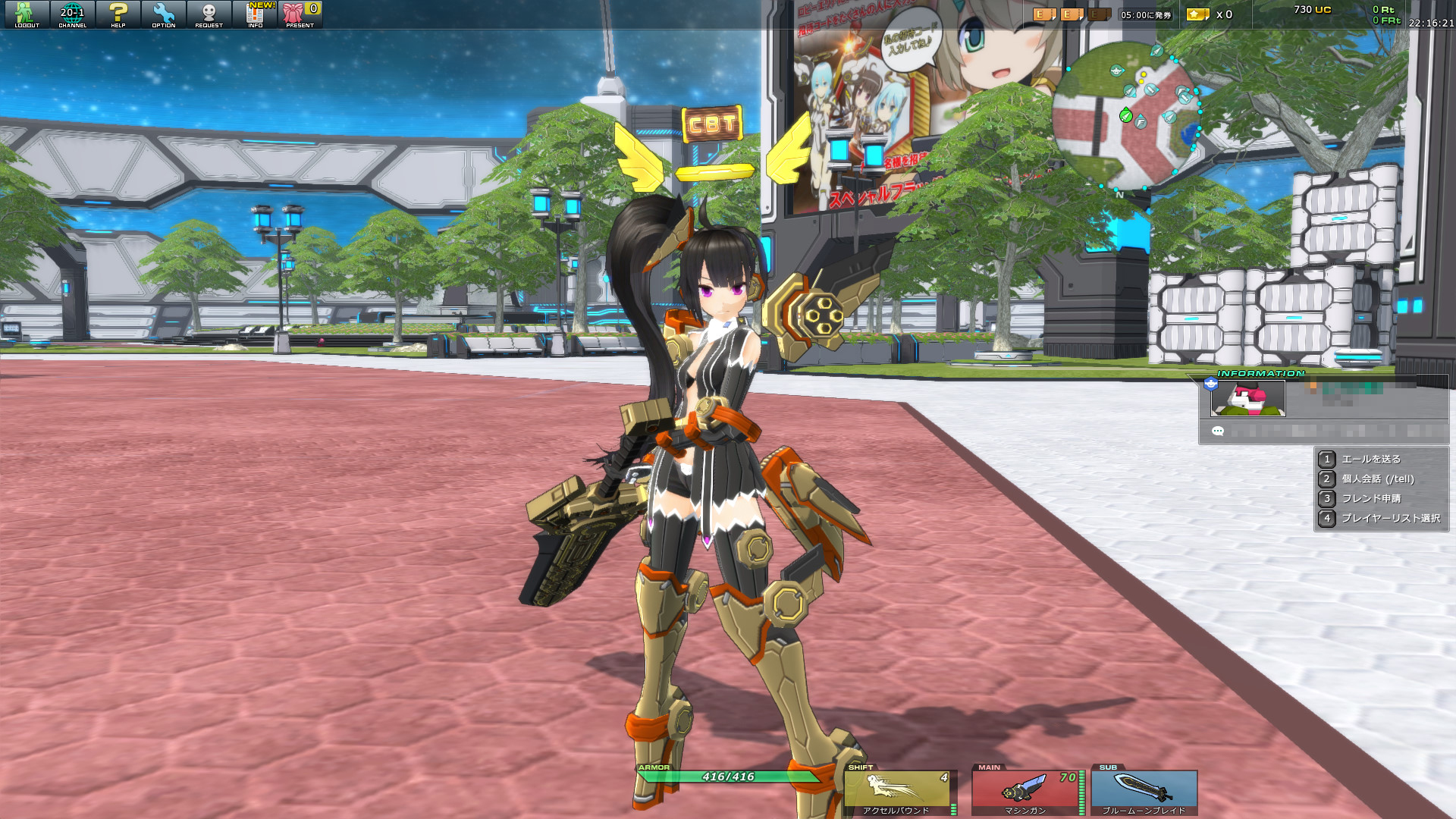Open the Present gift box
The height and width of the screenshot is (819, 1456).
pyautogui.click(x=300, y=15)
